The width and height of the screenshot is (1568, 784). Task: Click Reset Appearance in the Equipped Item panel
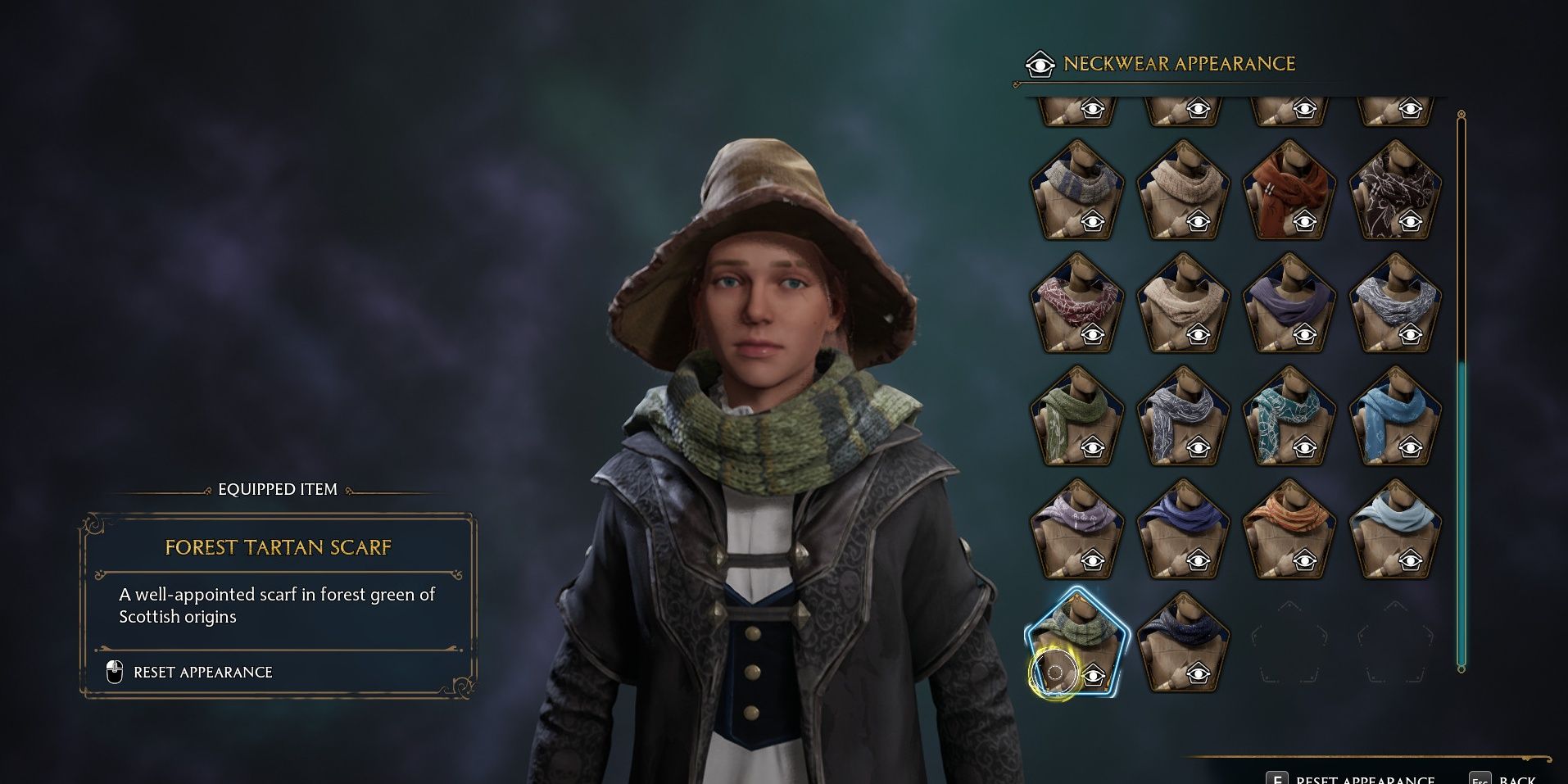click(x=203, y=672)
